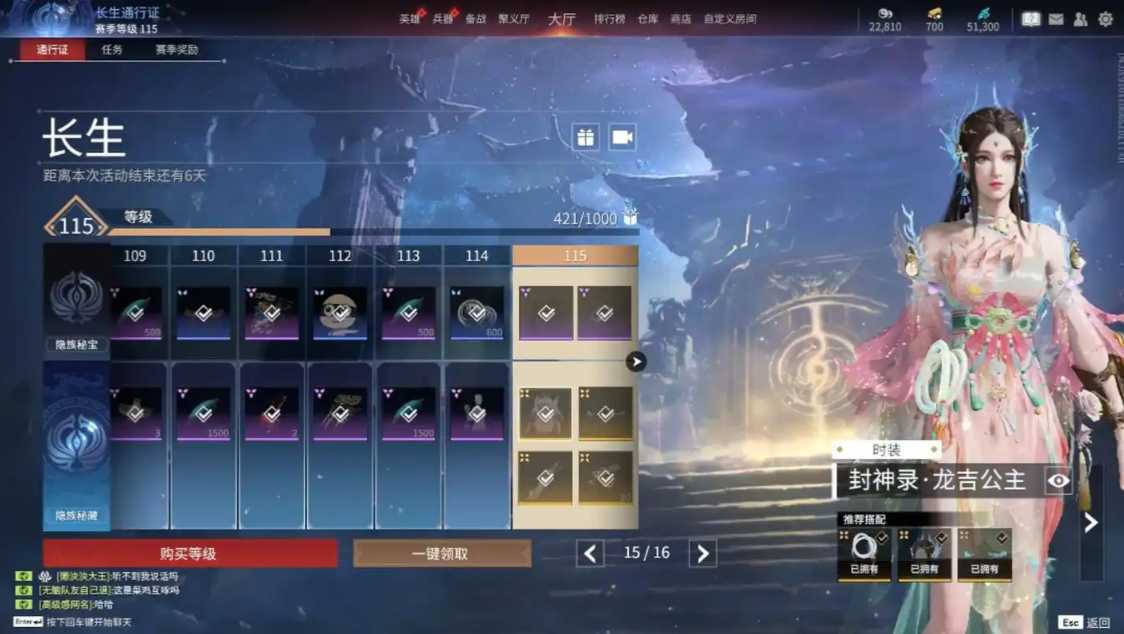This screenshot has width=1124, height=634.
Task: Advance to the next reward page arrow
Action: click(703, 553)
